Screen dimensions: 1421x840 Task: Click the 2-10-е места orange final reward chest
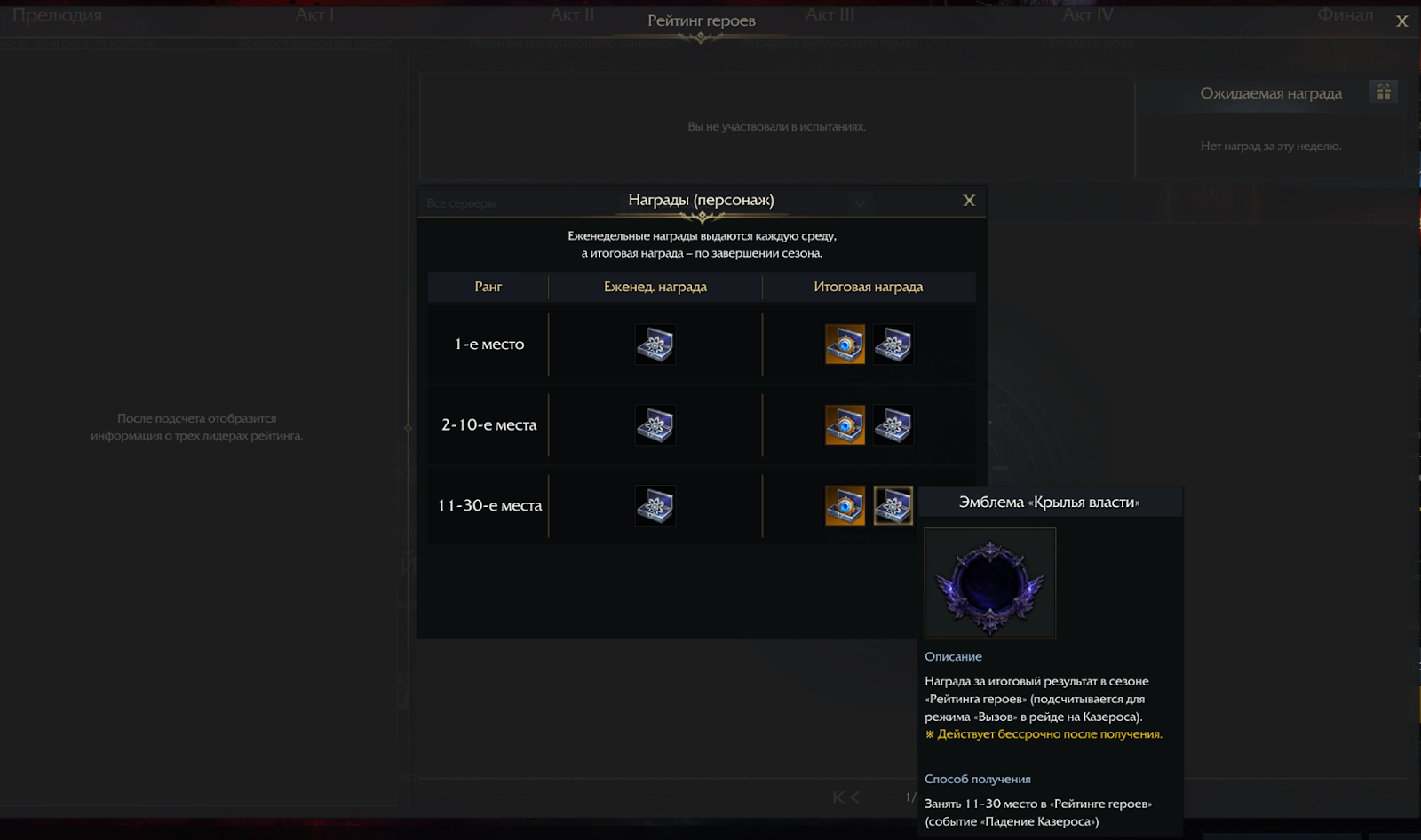(x=845, y=425)
